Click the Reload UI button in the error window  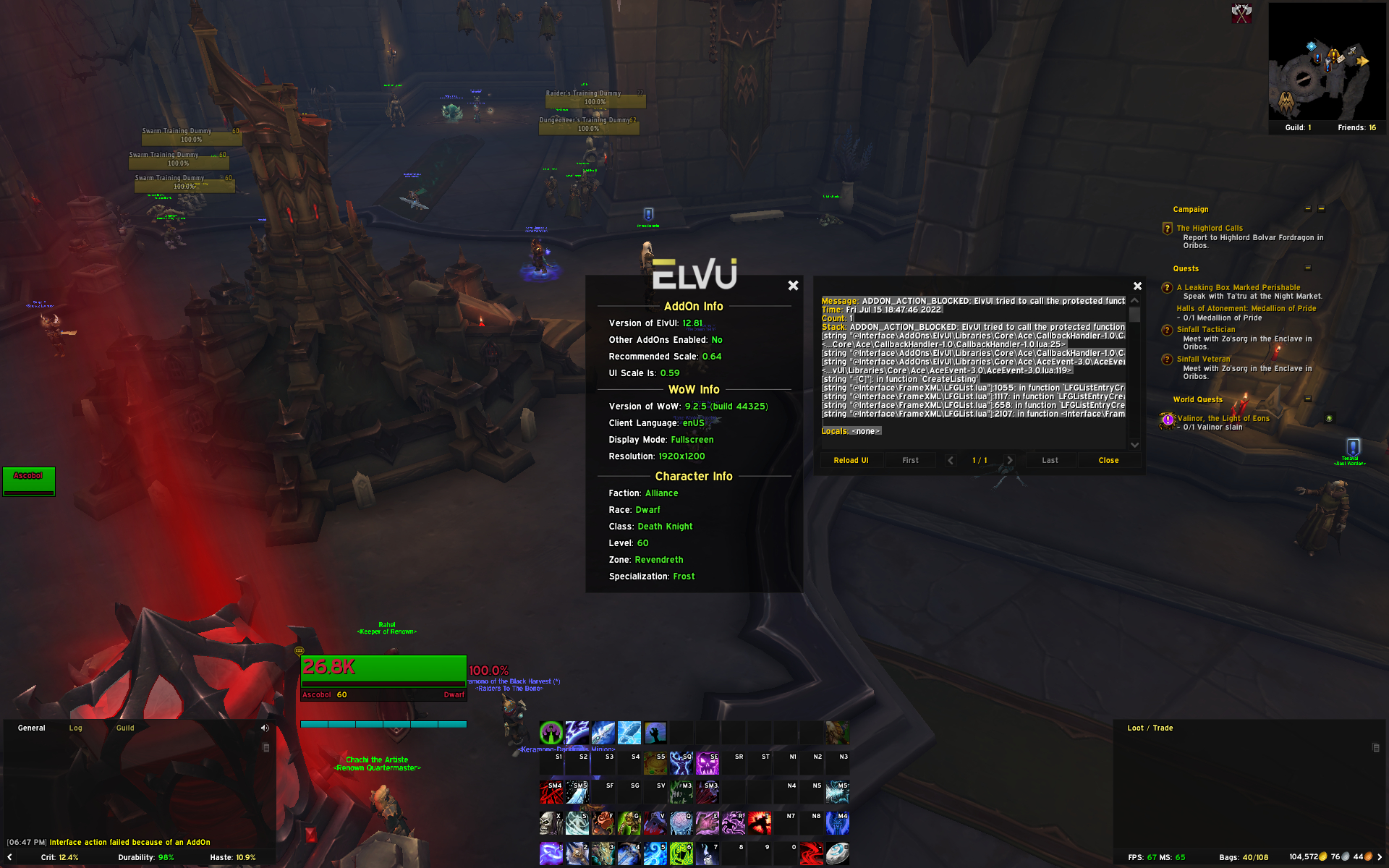tap(851, 460)
